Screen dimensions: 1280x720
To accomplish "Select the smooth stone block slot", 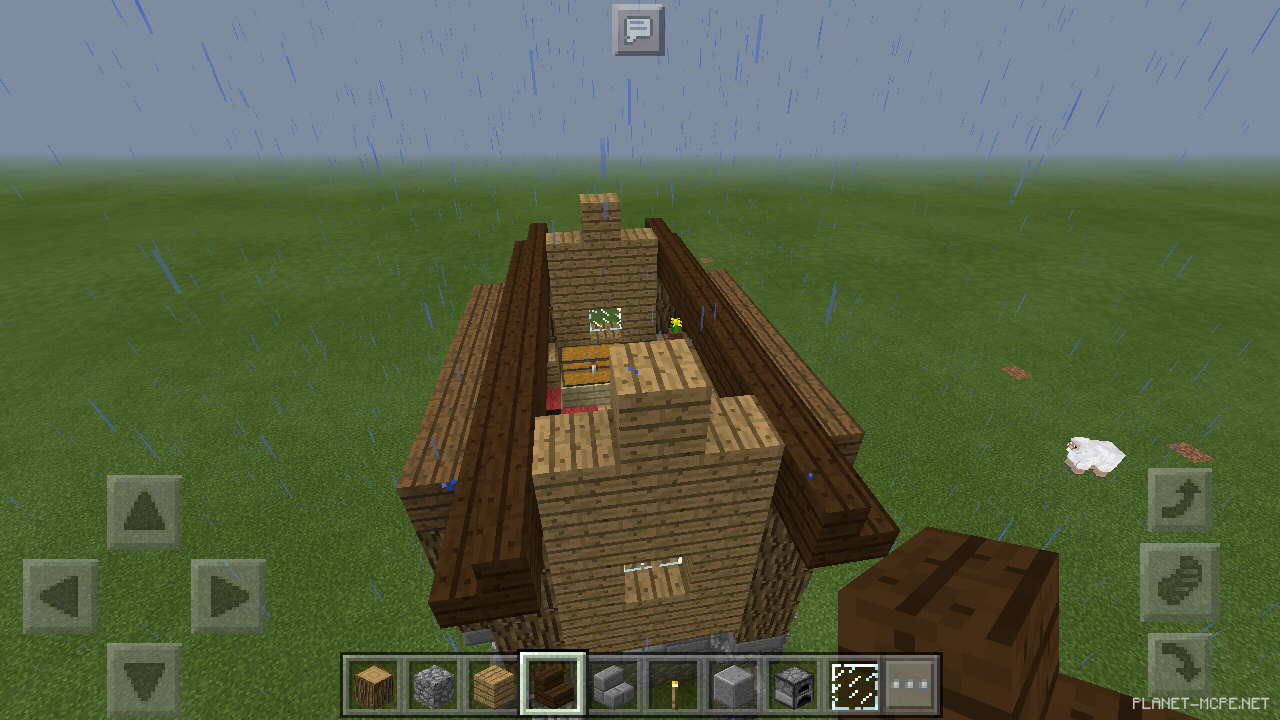I will coord(729,685).
